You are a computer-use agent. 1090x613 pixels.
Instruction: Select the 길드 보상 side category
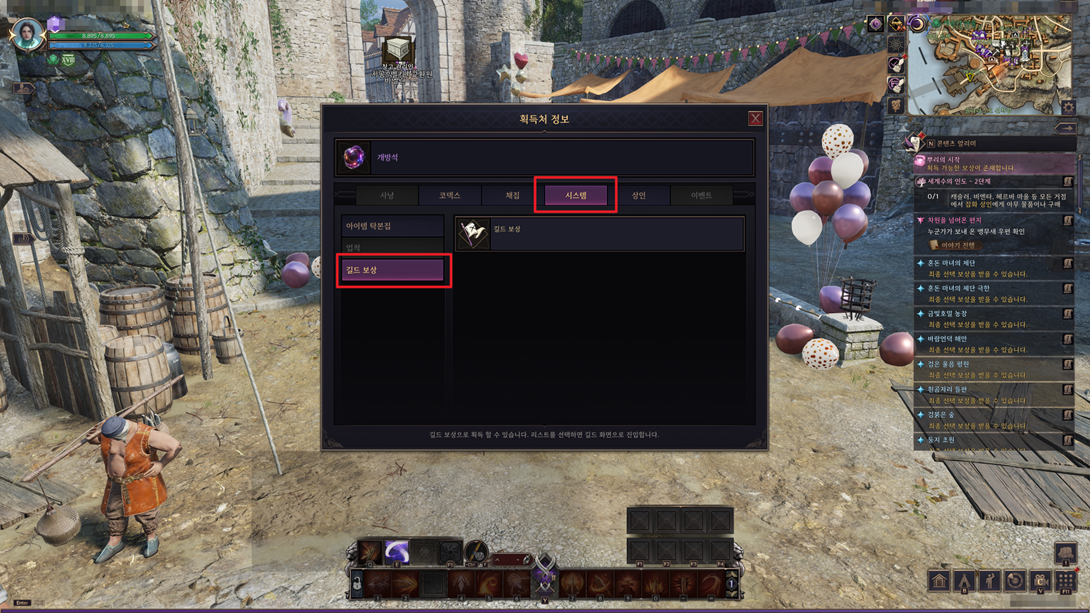[x=393, y=270]
